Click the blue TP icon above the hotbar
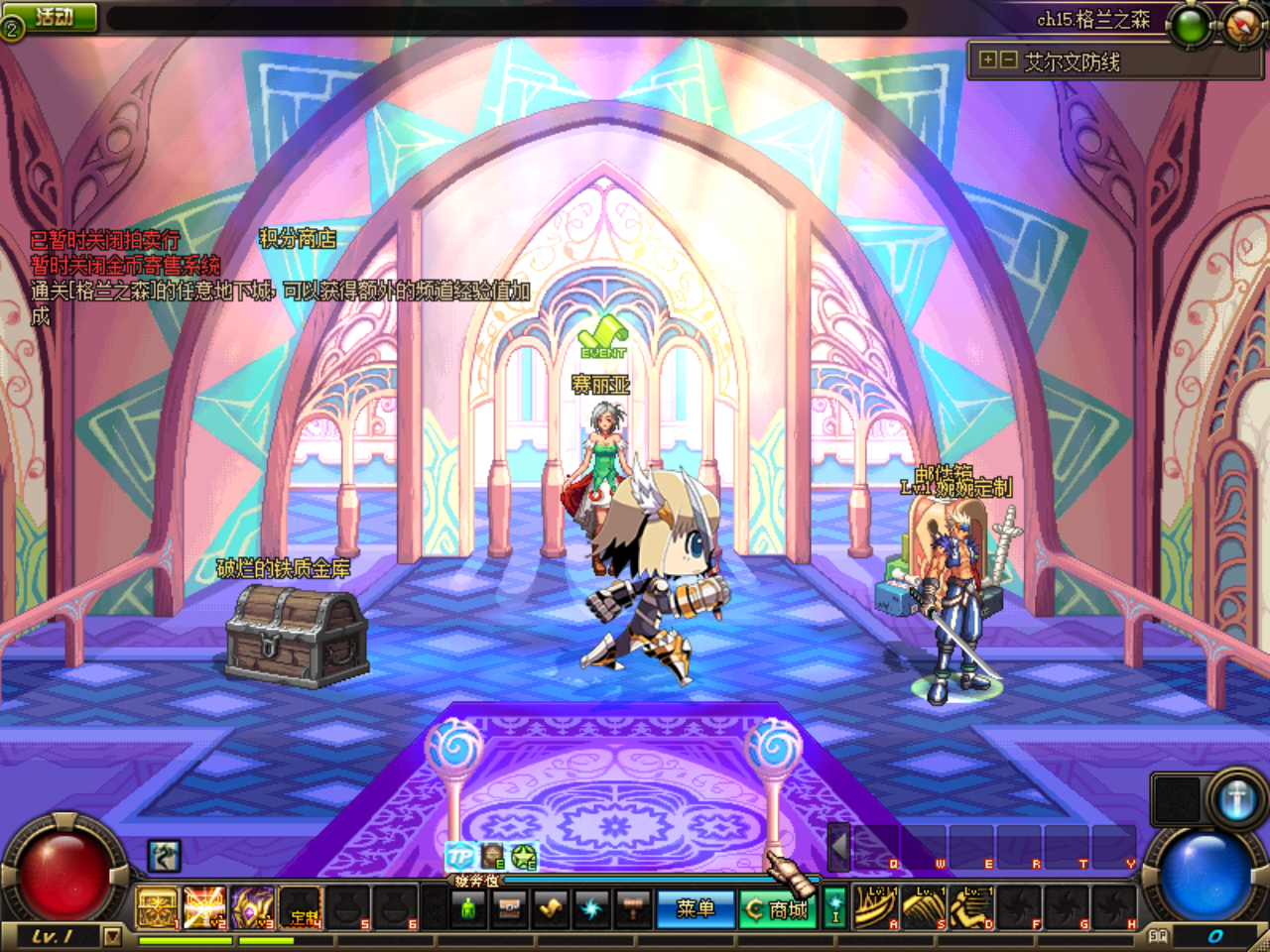This screenshot has height=952, width=1270. coord(460,855)
